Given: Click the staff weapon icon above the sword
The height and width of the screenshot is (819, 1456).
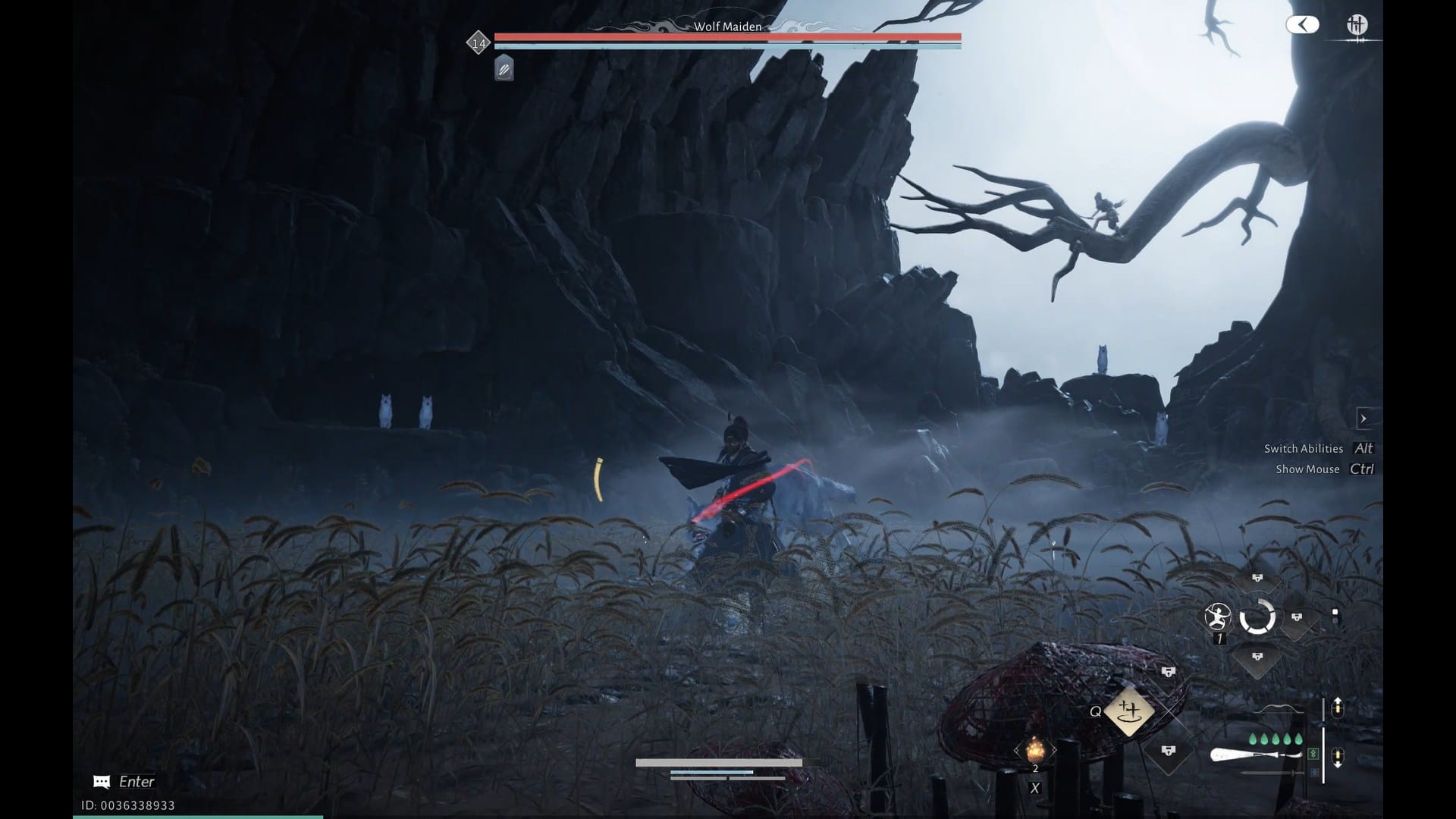Looking at the screenshot, I should click(1254, 753).
